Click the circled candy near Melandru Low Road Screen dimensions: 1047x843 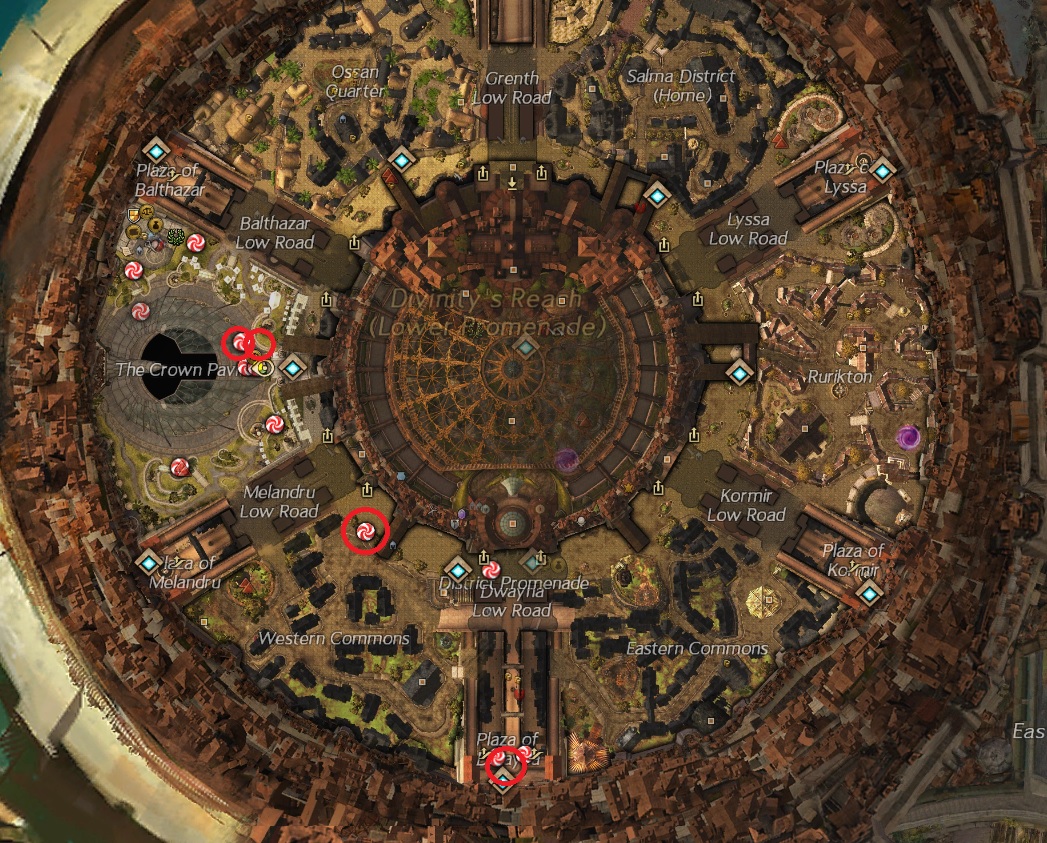[x=363, y=531]
